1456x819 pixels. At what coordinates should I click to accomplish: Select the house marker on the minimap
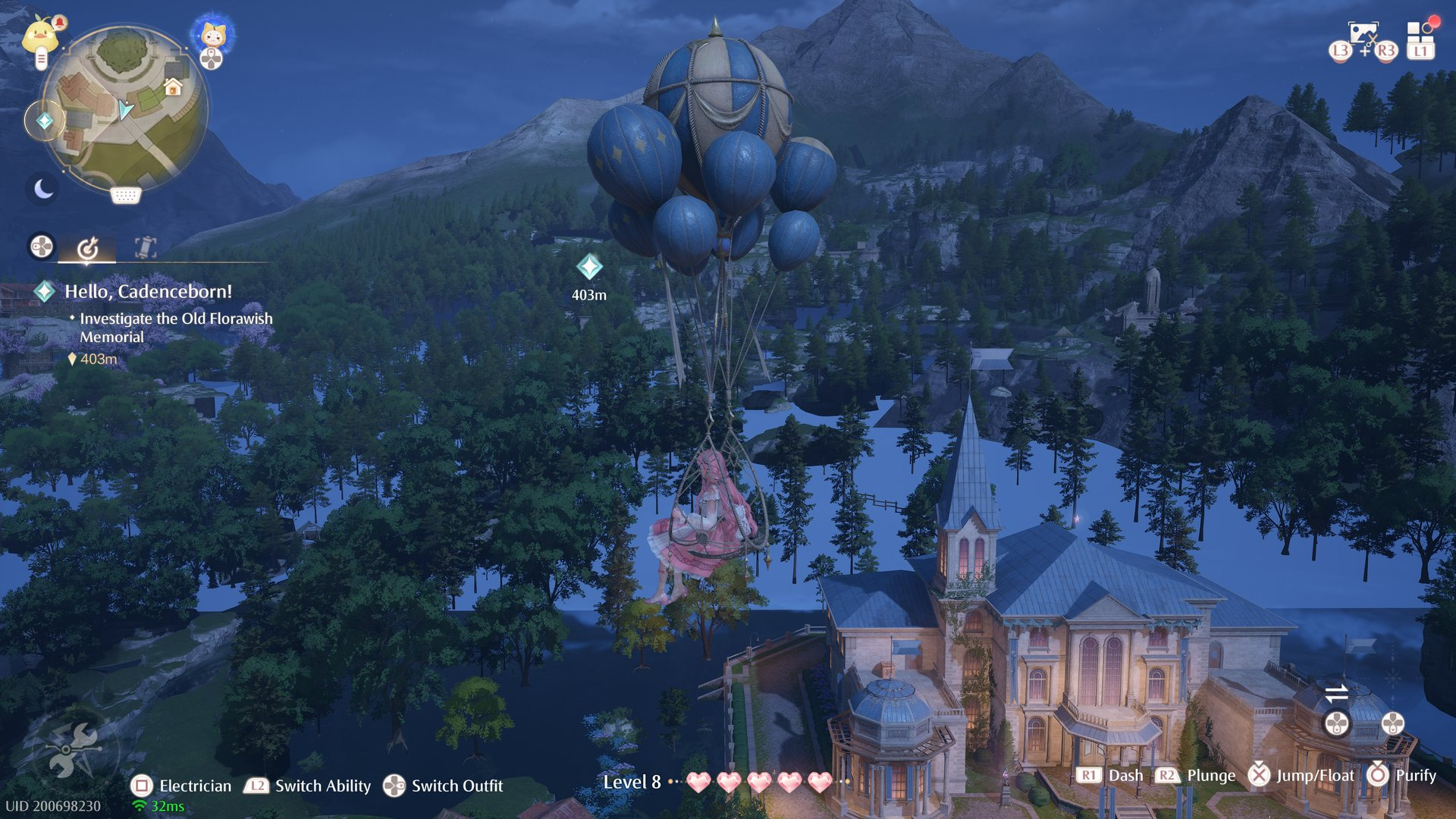(x=173, y=87)
